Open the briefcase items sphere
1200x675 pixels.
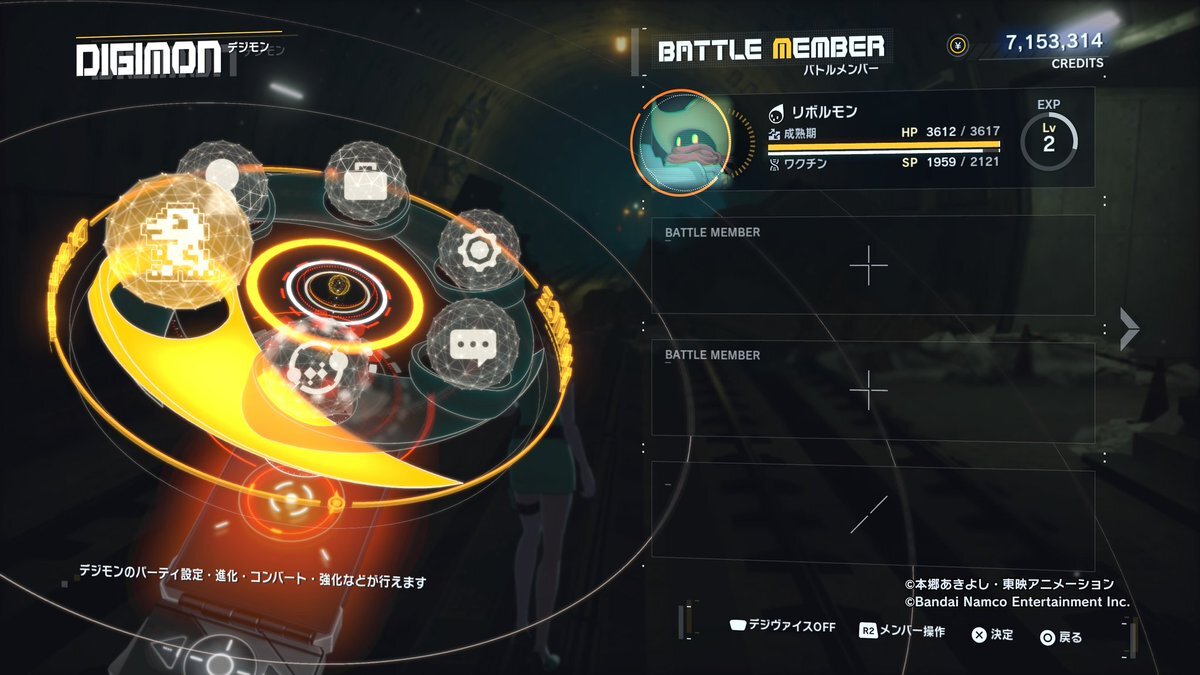coord(364,181)
